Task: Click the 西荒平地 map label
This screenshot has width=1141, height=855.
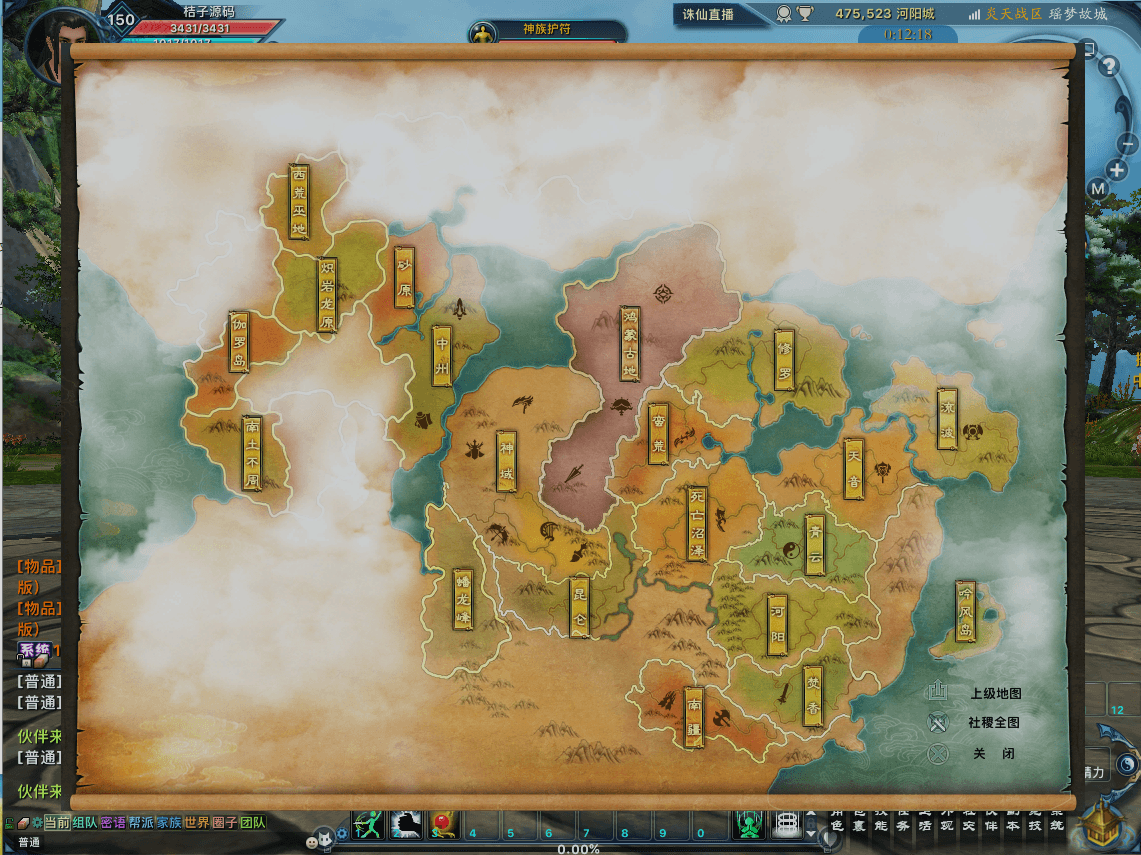Action: (x=299, y=201)
